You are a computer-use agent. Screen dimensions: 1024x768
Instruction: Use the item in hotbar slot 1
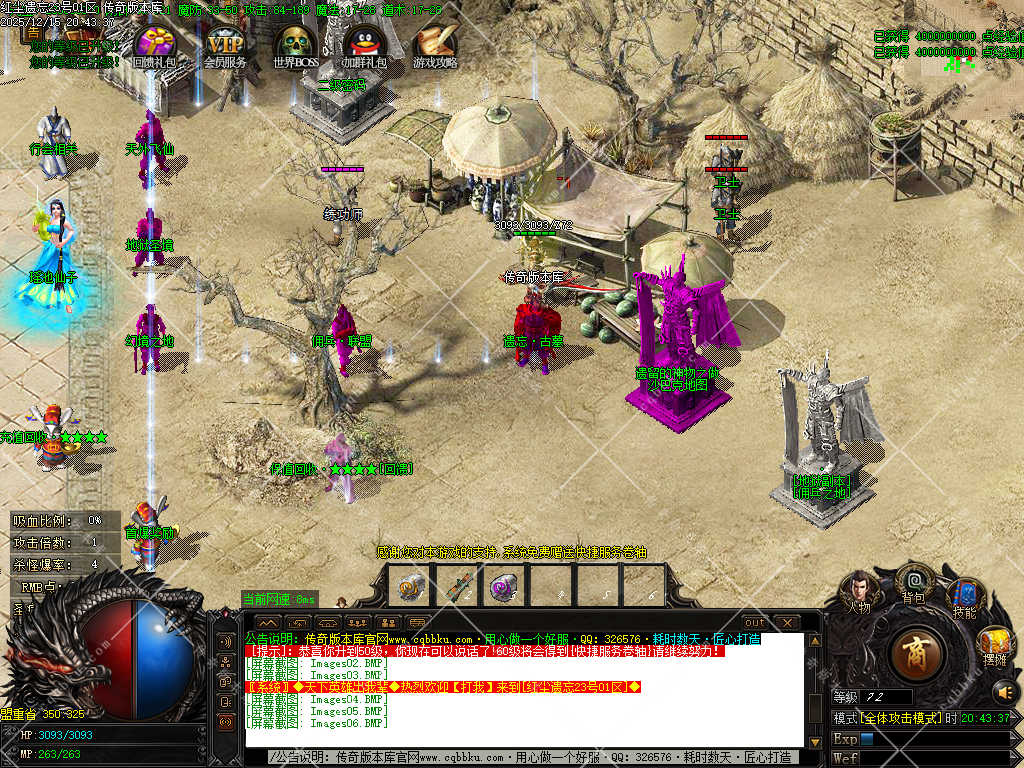[x=408, y=586]
